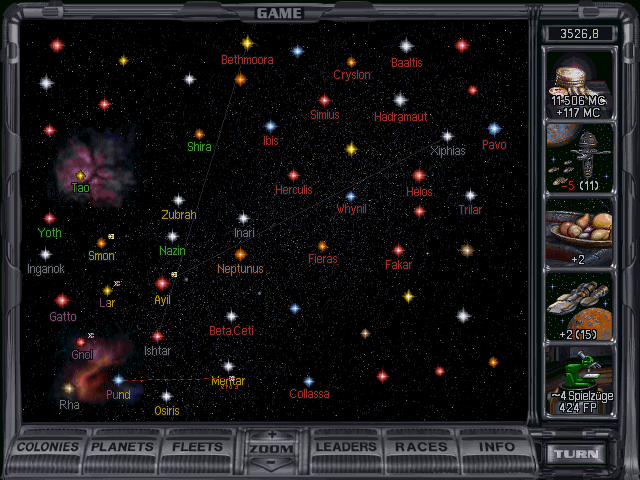This screenshot has width=640, height=480.
Task: Select the Nazin star system
Action: (172, 237)
